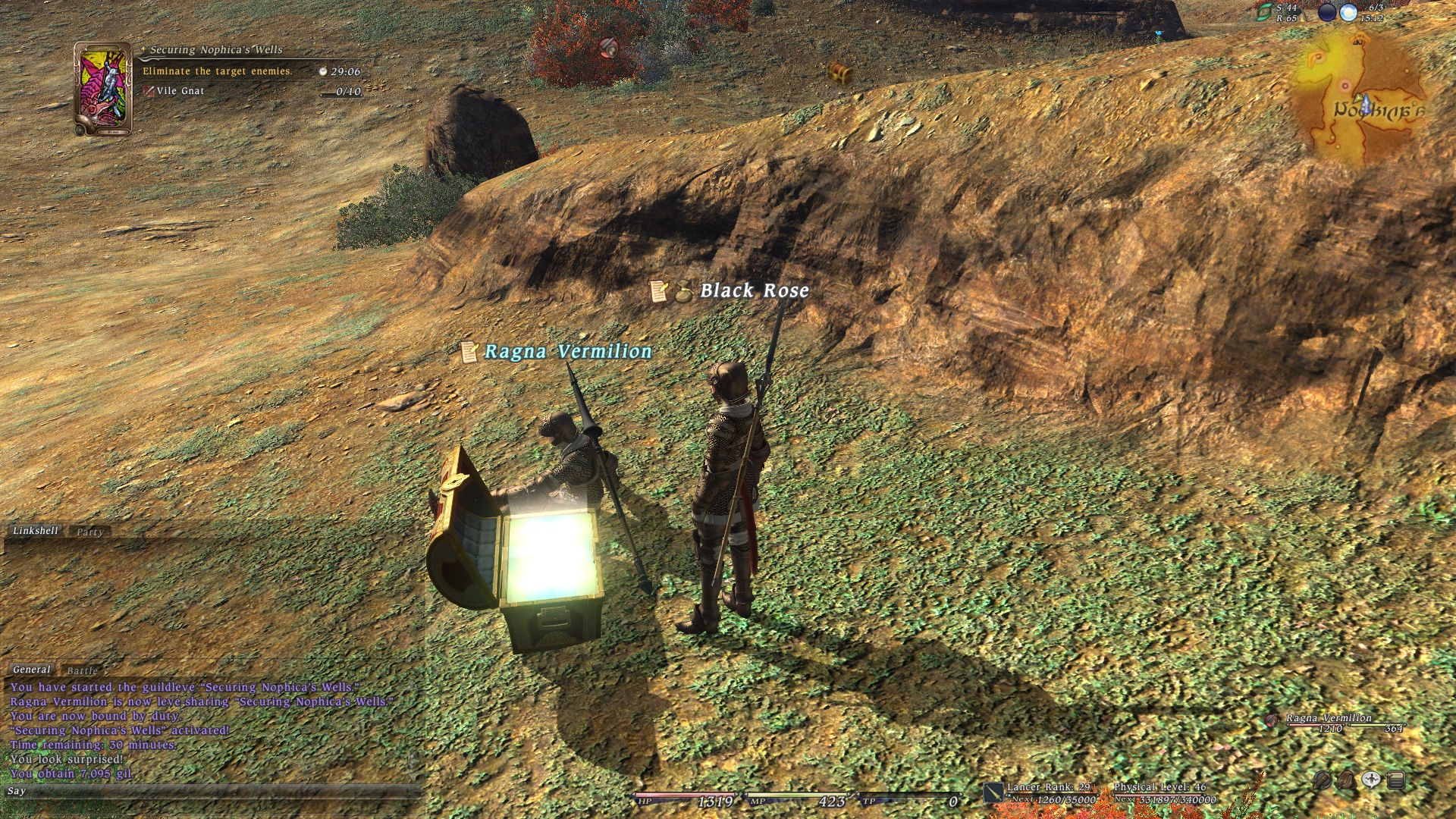Open the leather bag inventory icon

1346,780
